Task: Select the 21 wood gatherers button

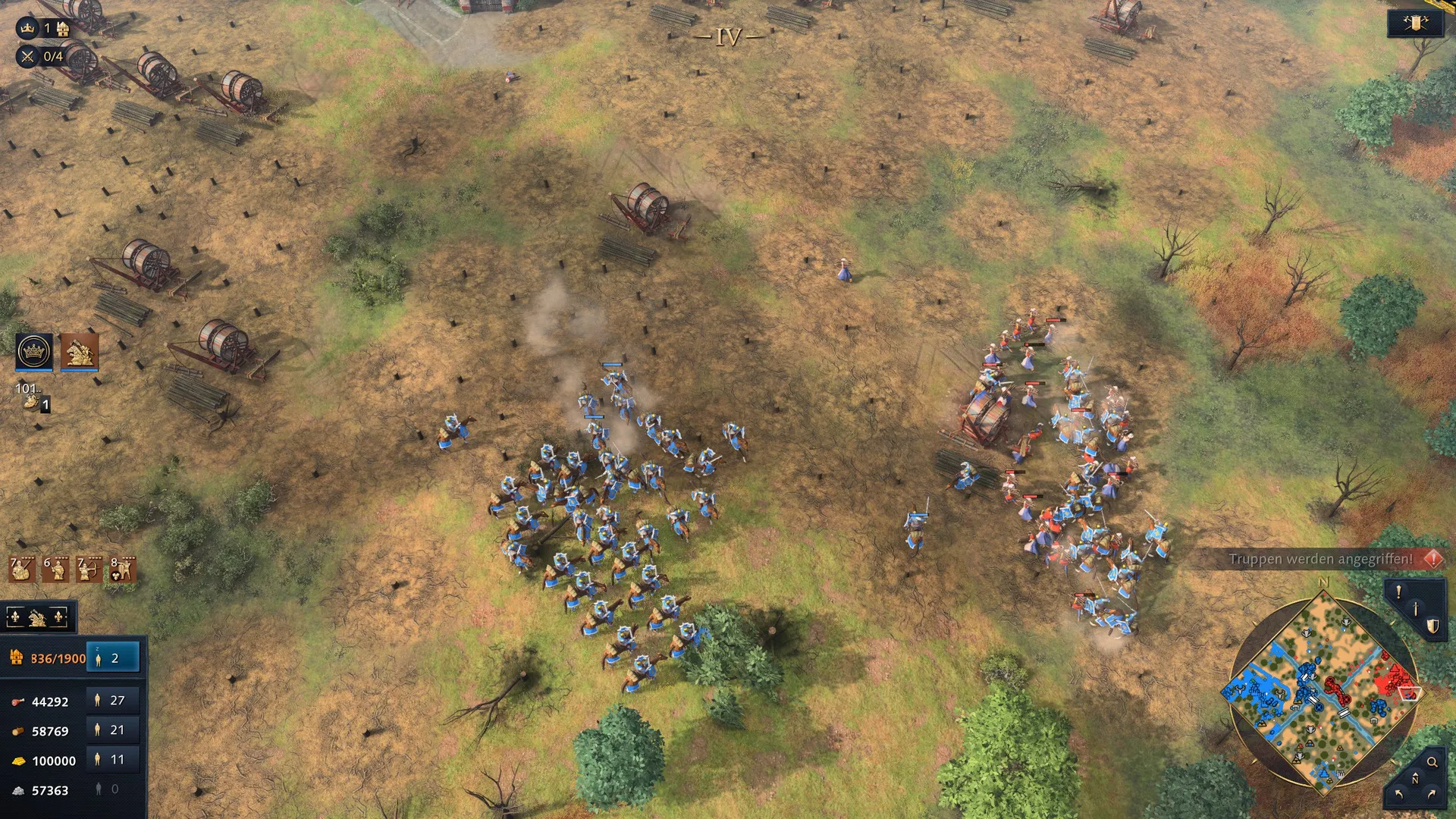Action: [113, 730]
